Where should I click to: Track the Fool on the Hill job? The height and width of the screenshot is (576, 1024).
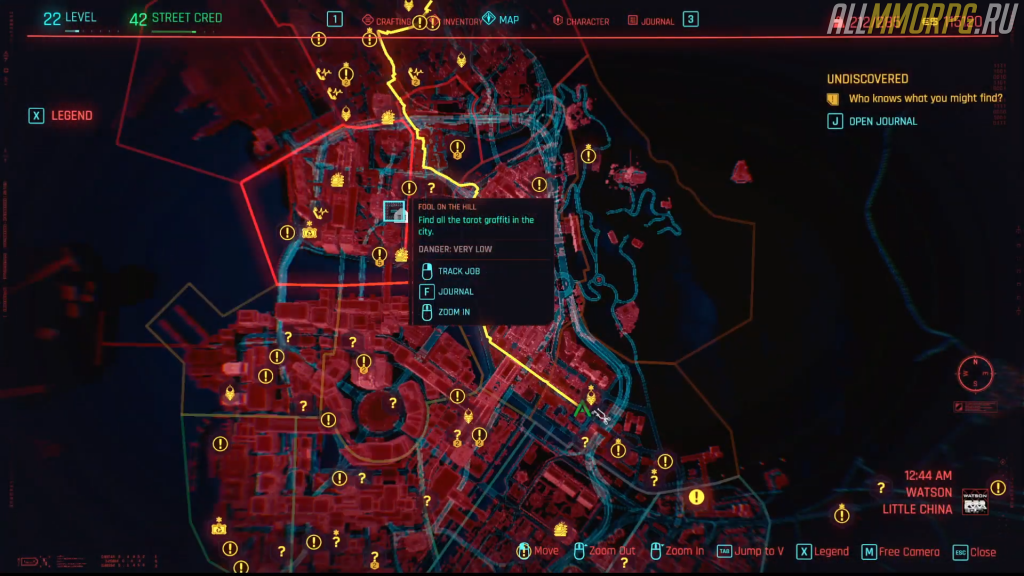458,271
